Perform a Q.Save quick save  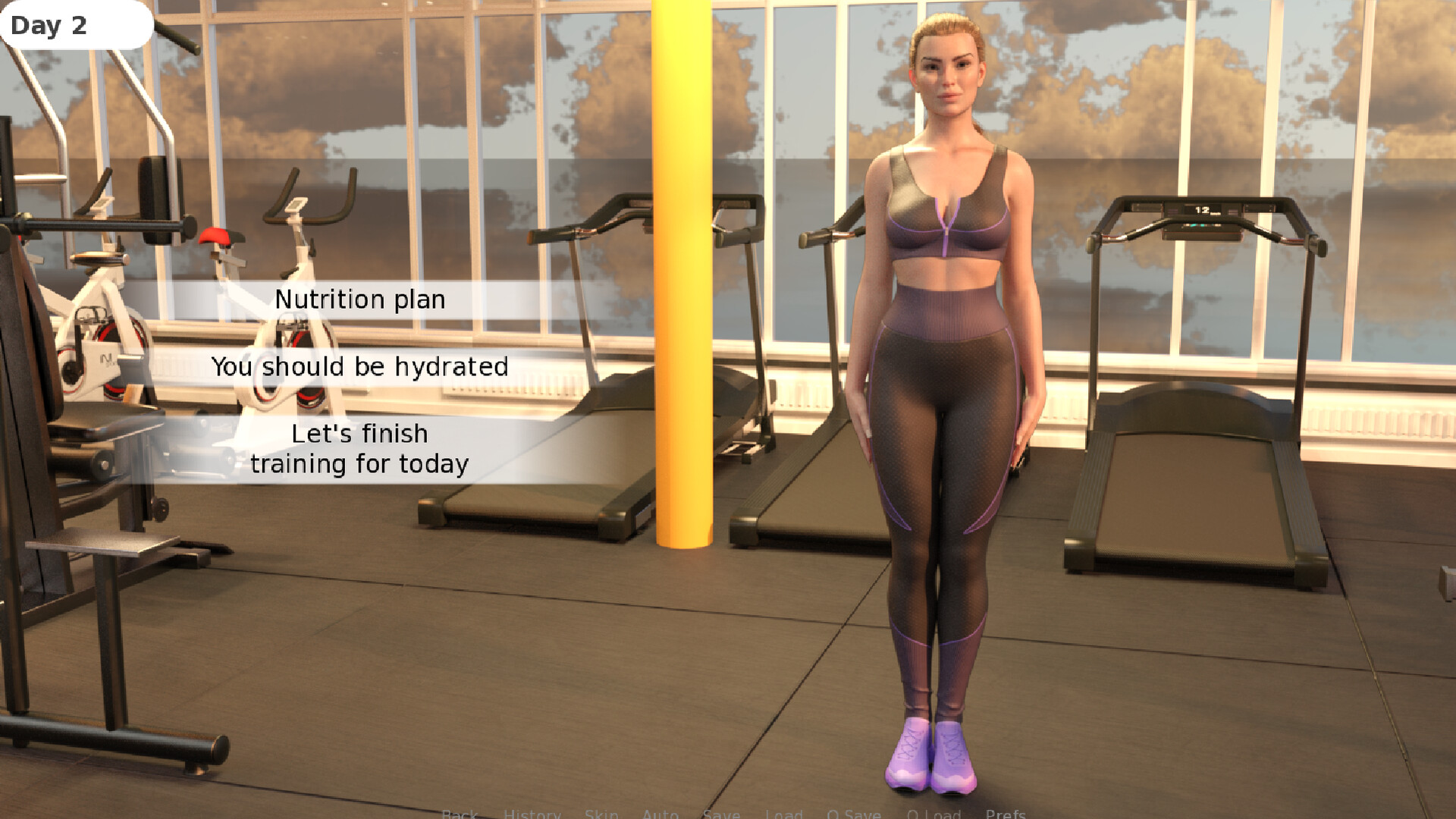[x=854, y=814]
